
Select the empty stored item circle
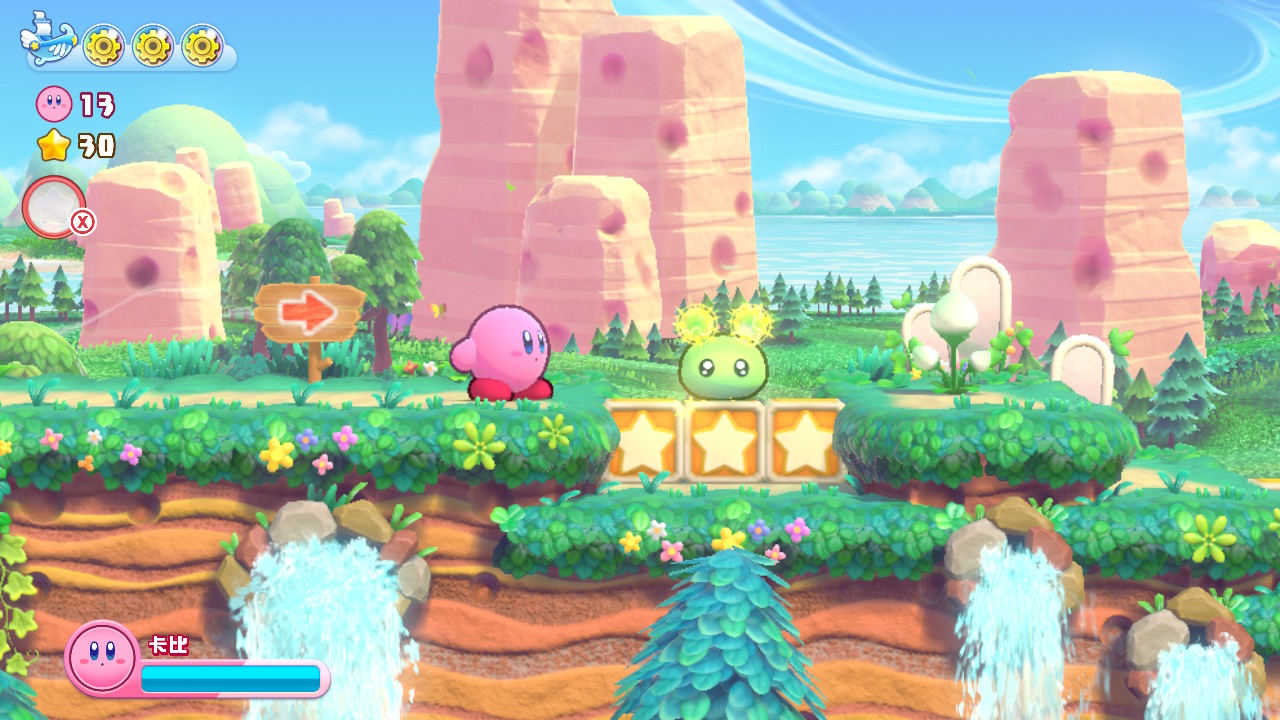tap(54, 207)
